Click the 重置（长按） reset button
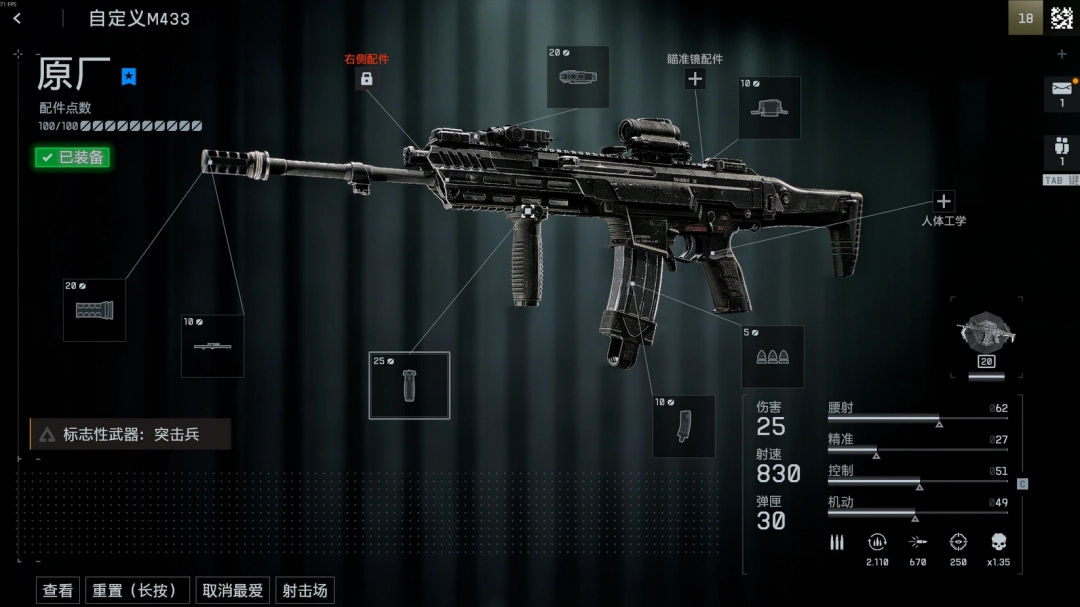The image size is (1080, 607). click(135, 591)
